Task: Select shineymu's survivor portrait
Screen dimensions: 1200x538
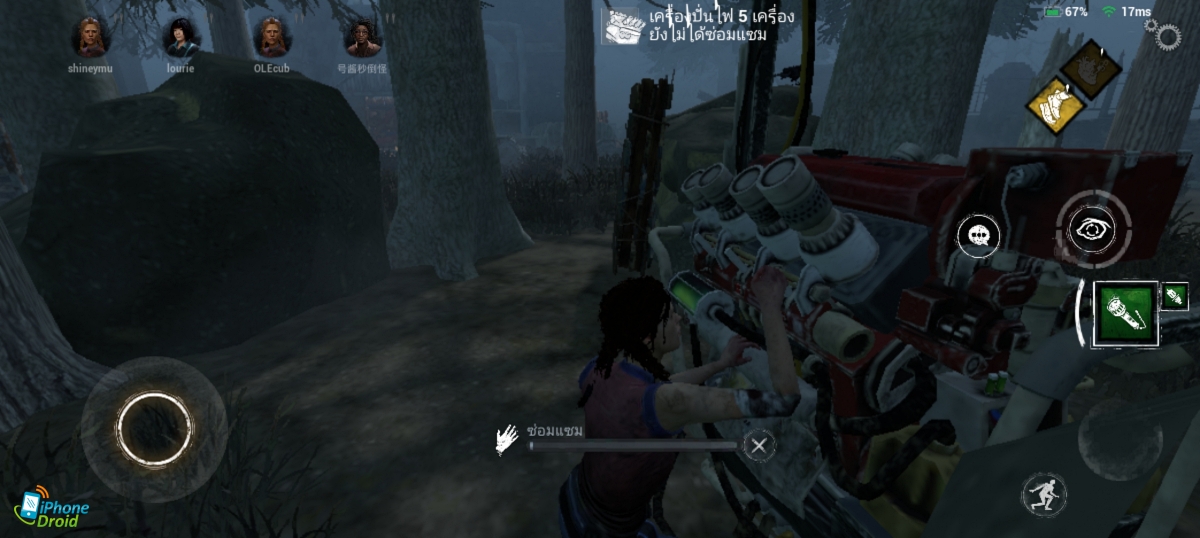Action: tap(90, 38)
